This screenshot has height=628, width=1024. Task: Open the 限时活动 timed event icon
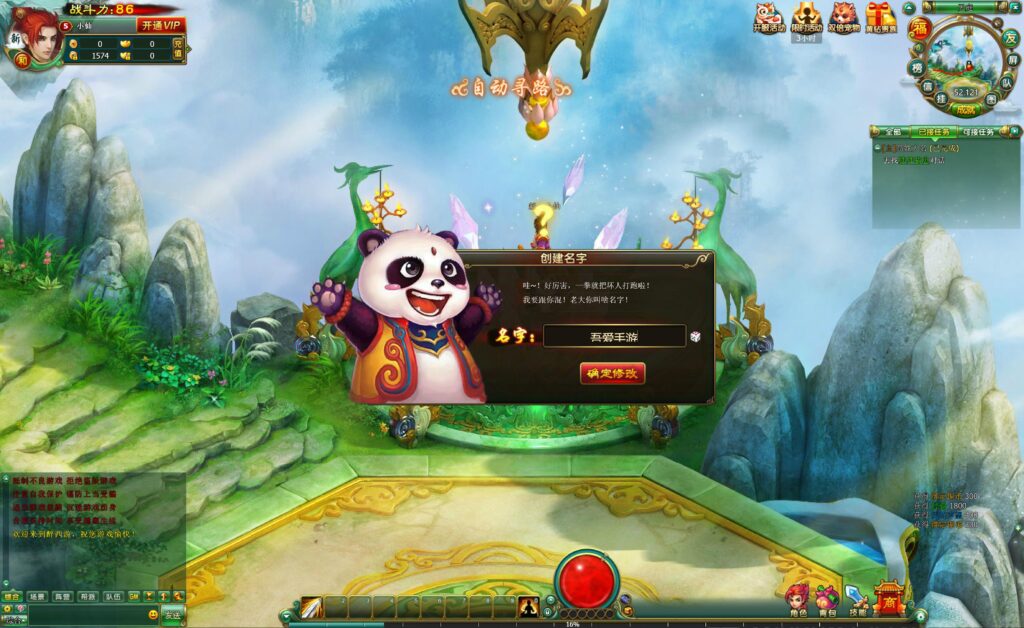click(x=806, y=17)
